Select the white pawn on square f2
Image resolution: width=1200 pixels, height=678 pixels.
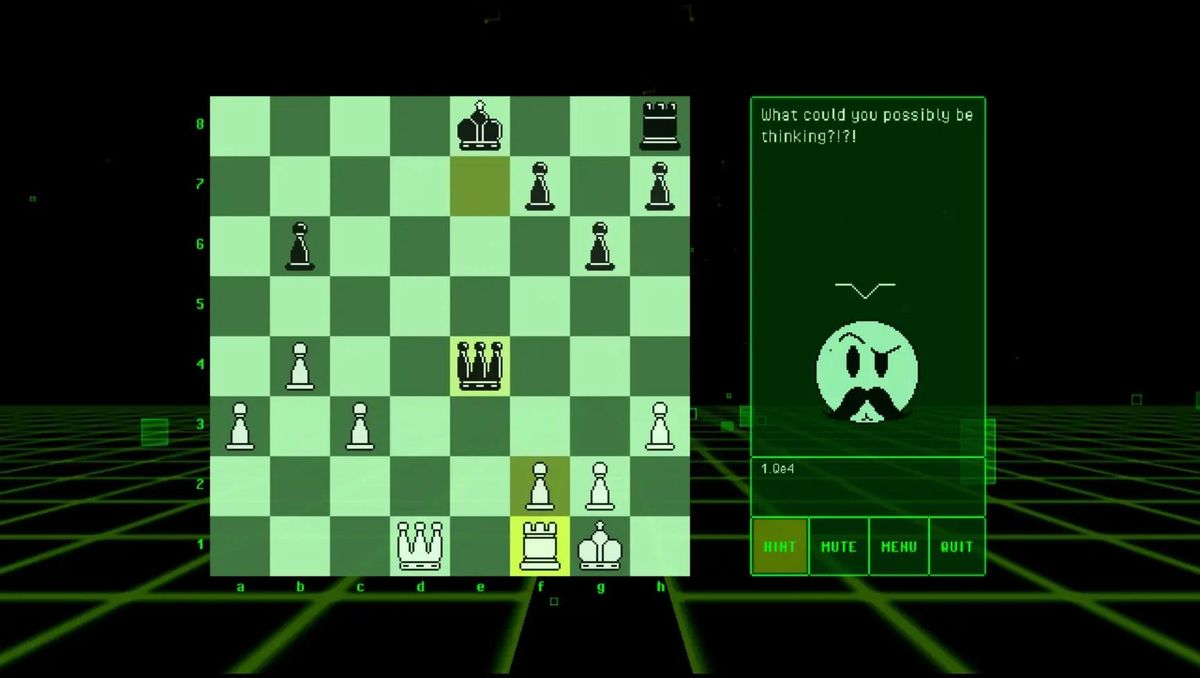click(x=540, y=486)
